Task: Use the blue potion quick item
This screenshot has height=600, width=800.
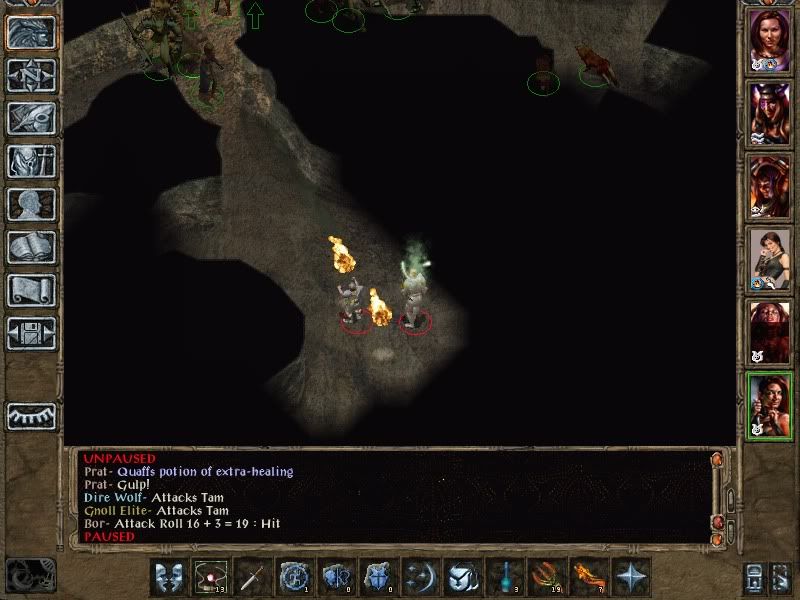Action: tap(505, 577)
